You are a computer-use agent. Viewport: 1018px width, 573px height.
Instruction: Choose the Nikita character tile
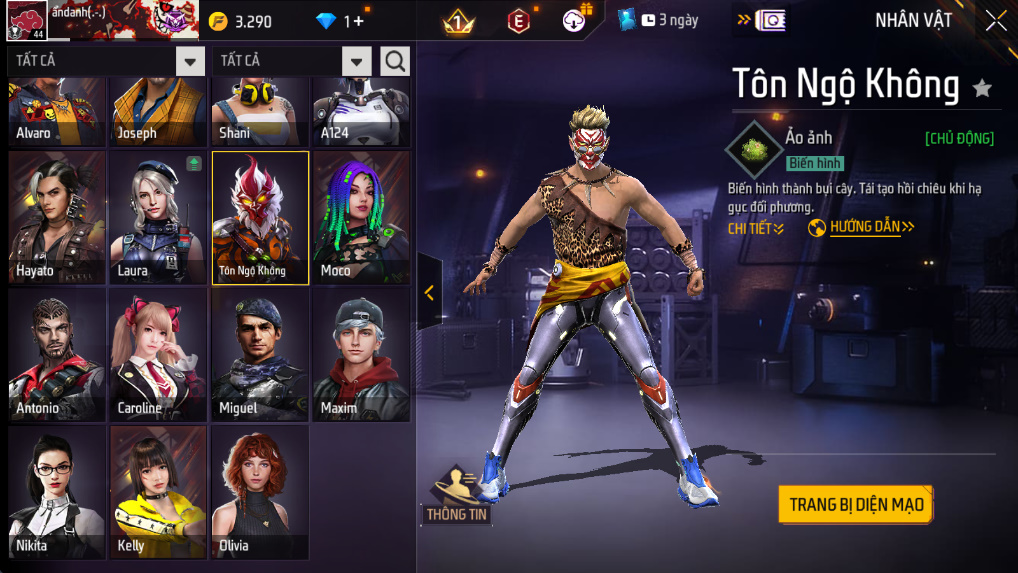tap(57, 492)
